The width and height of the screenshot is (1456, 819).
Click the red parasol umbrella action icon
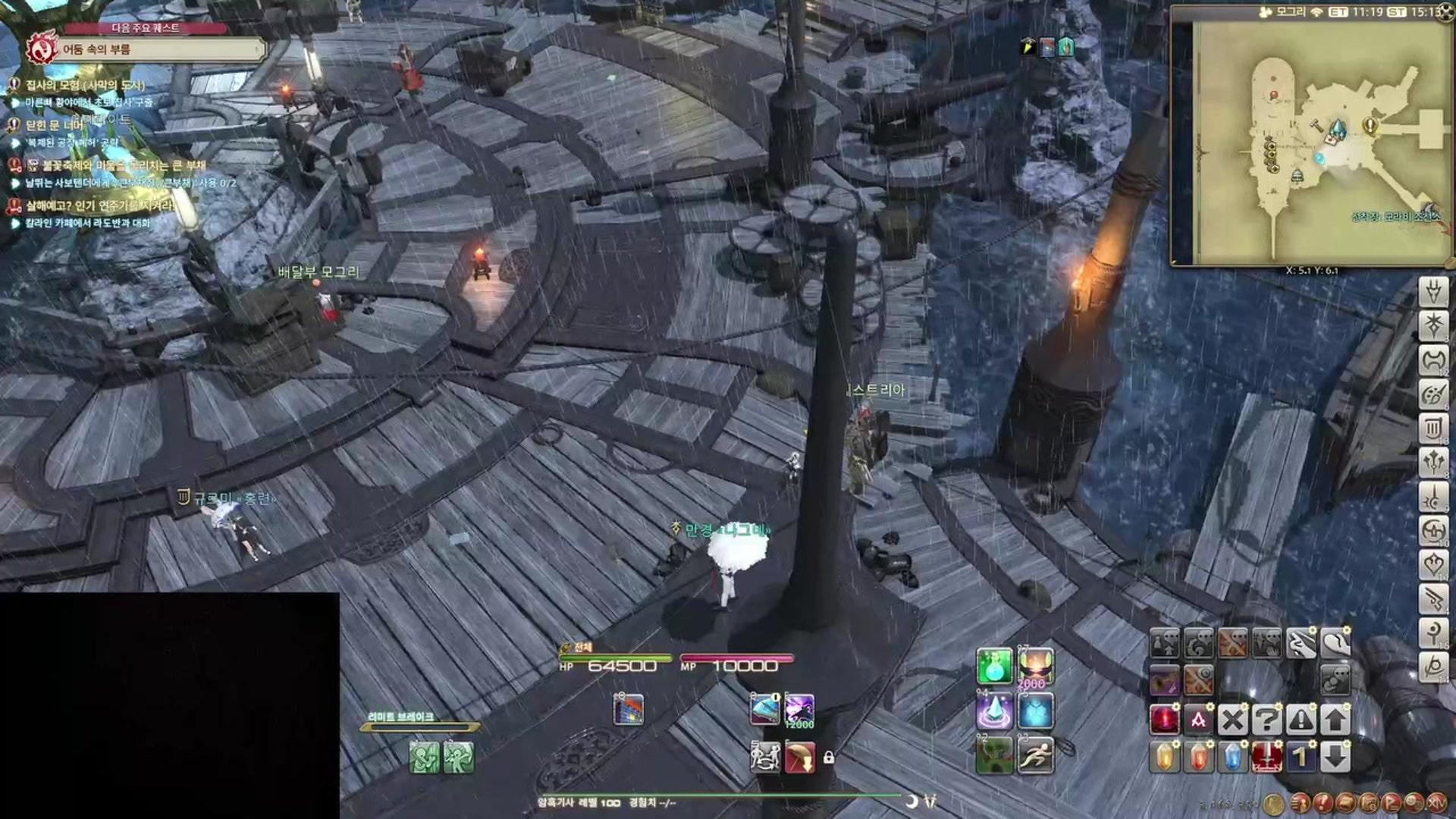800,757
